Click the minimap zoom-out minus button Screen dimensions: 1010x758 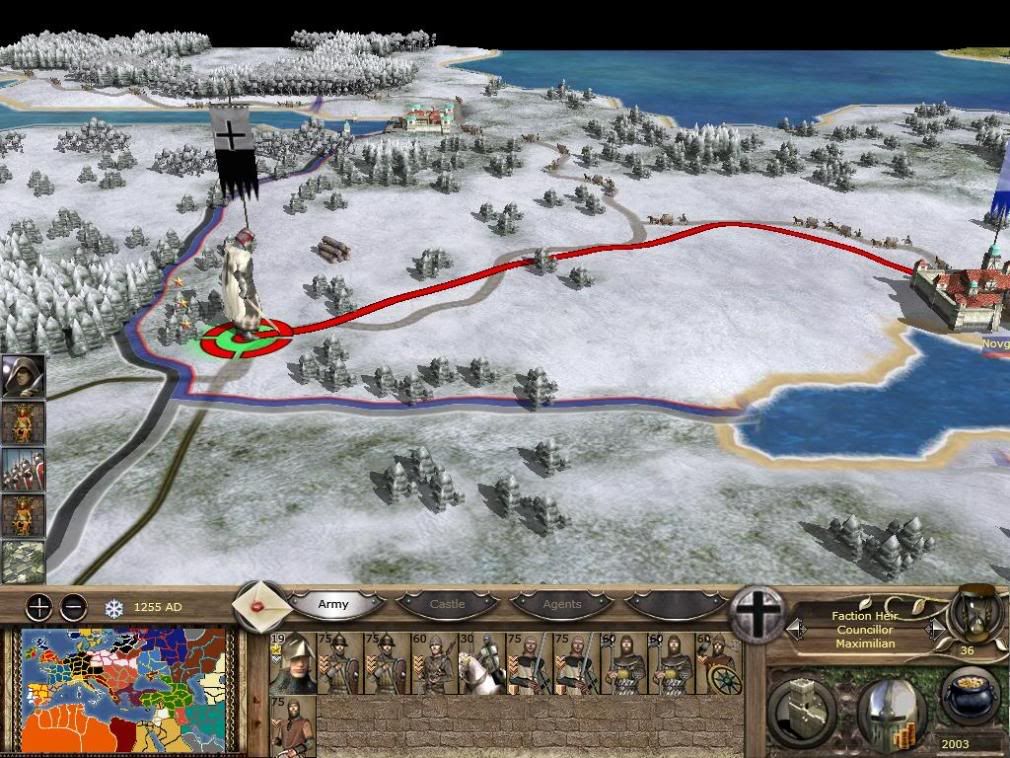(x=73, y=606)
